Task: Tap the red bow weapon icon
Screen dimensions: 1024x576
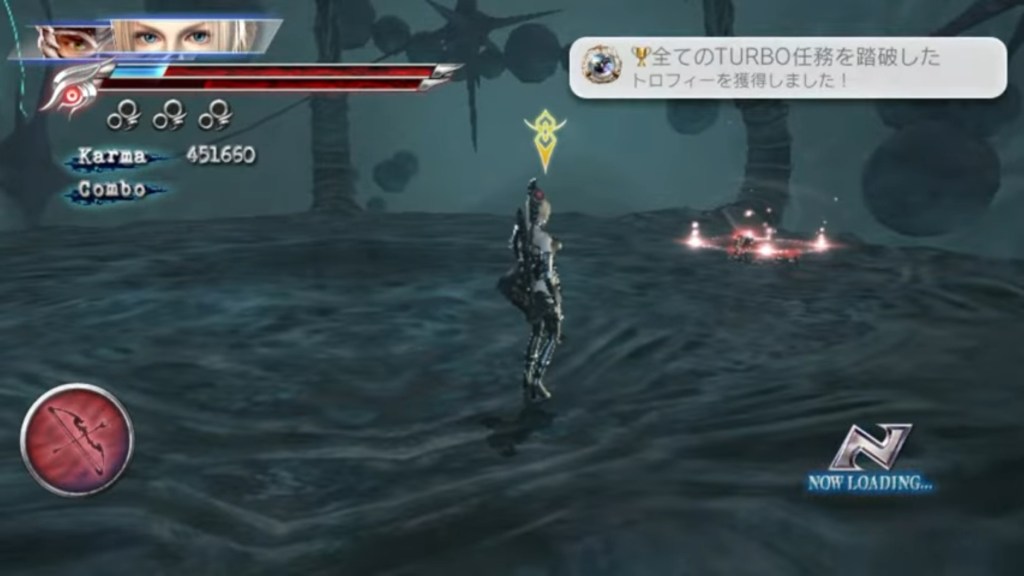Action: 77,439
